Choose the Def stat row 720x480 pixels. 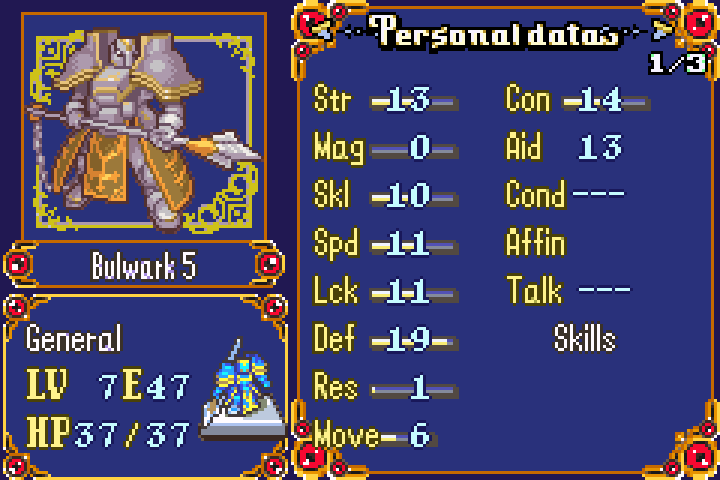click(385, 338)
